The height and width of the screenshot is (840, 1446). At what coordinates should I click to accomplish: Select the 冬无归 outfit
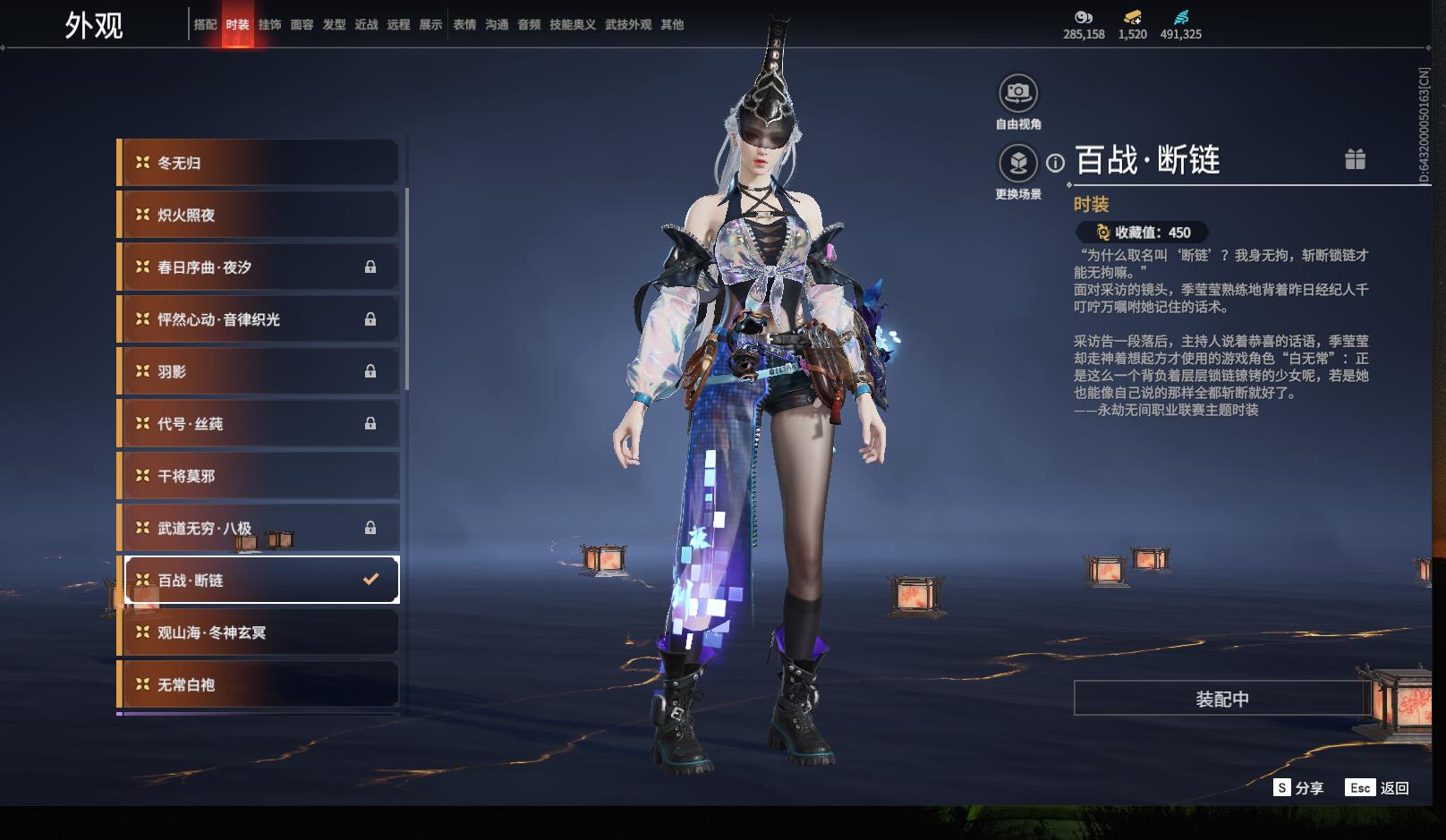pyautogui.click(x=259, y=163)
